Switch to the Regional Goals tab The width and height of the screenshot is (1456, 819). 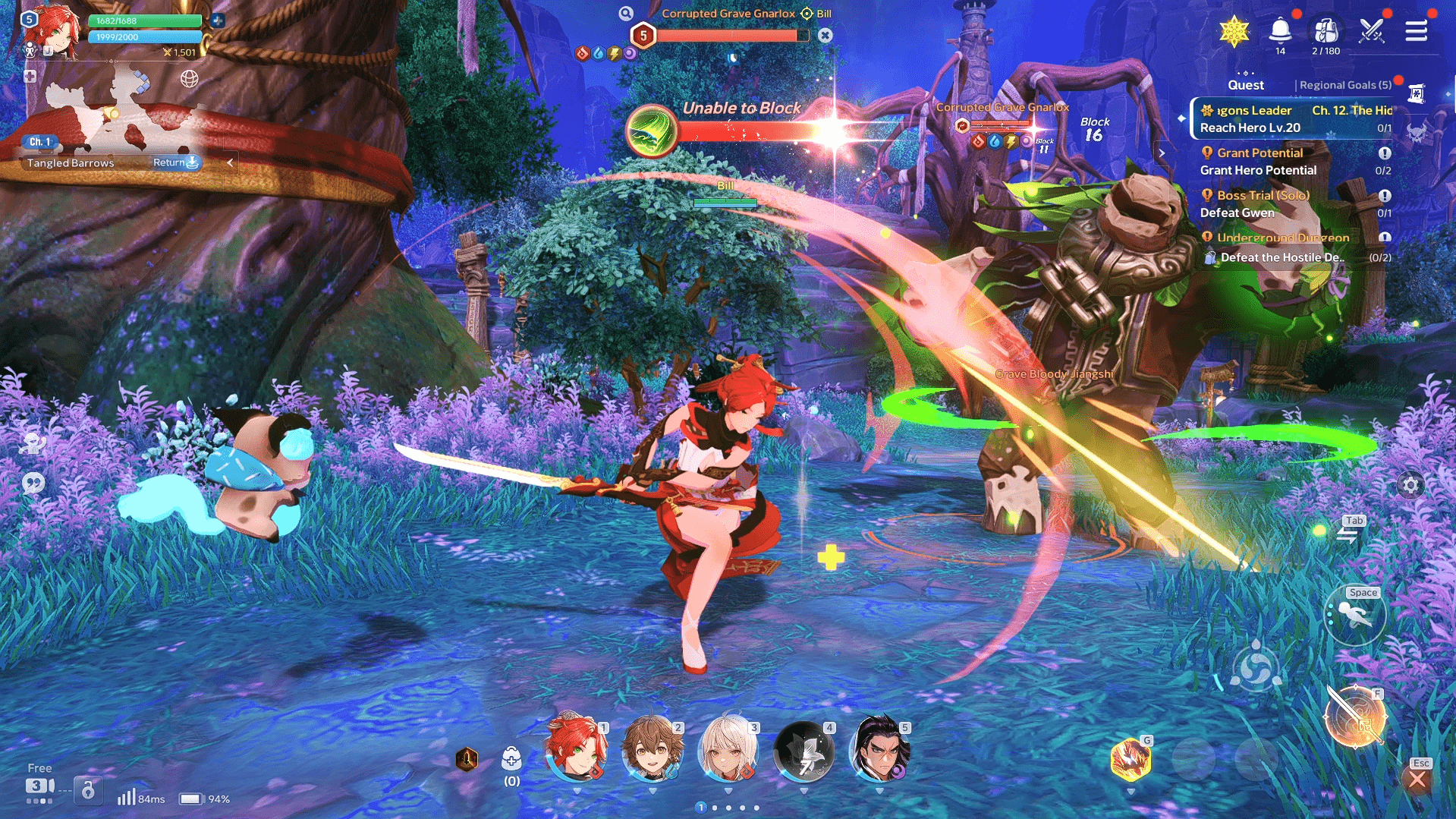click(1345, 85)
